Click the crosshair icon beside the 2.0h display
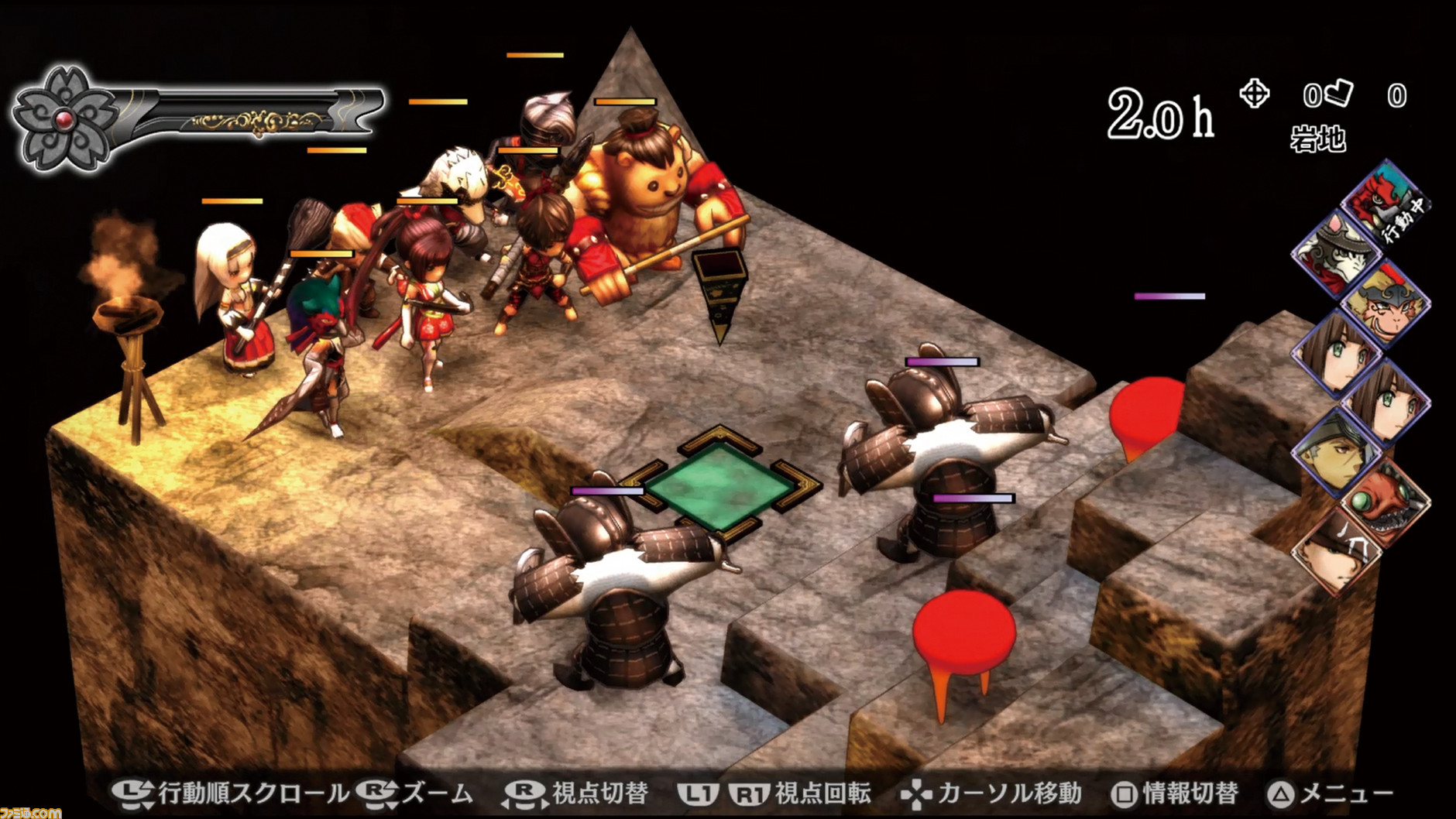The width and height of the screenshot is (1456, 819). click(x=1256, y=94)
